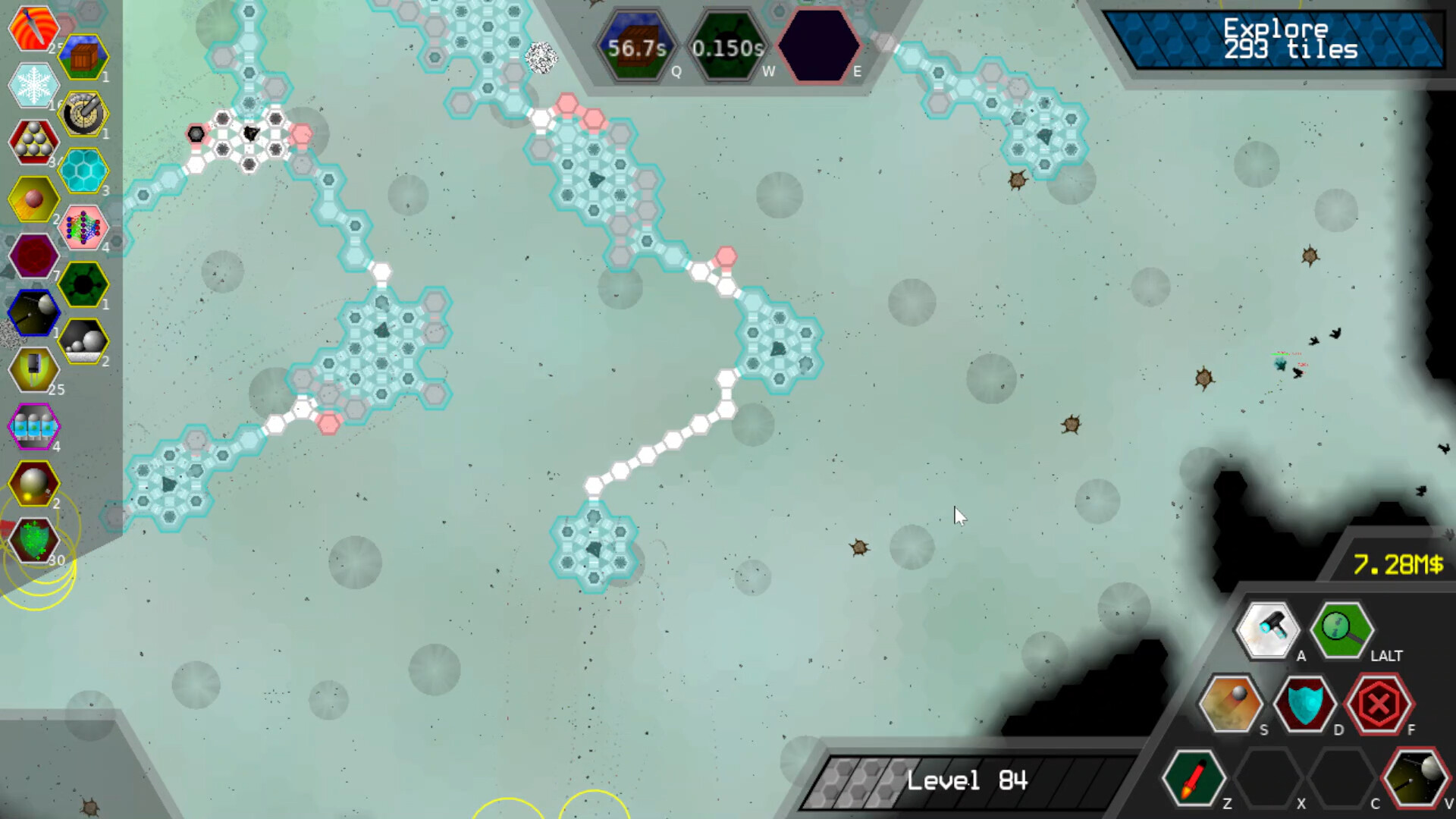Click the empty hotkey slot labeled X
This screenshot has width=1456, height=819.
pyautogui.click(x=1268, y=777)
